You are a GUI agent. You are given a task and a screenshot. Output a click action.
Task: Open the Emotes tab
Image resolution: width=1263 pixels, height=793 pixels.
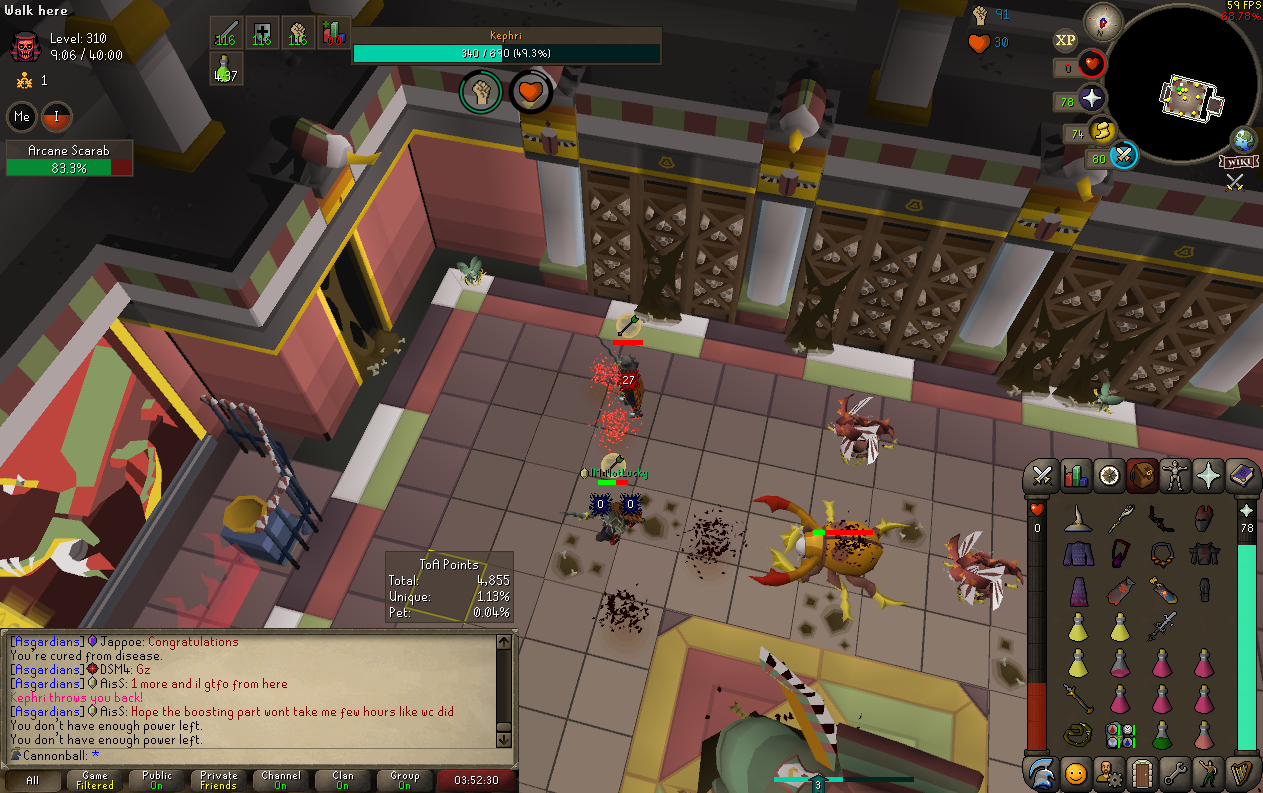1208,772
